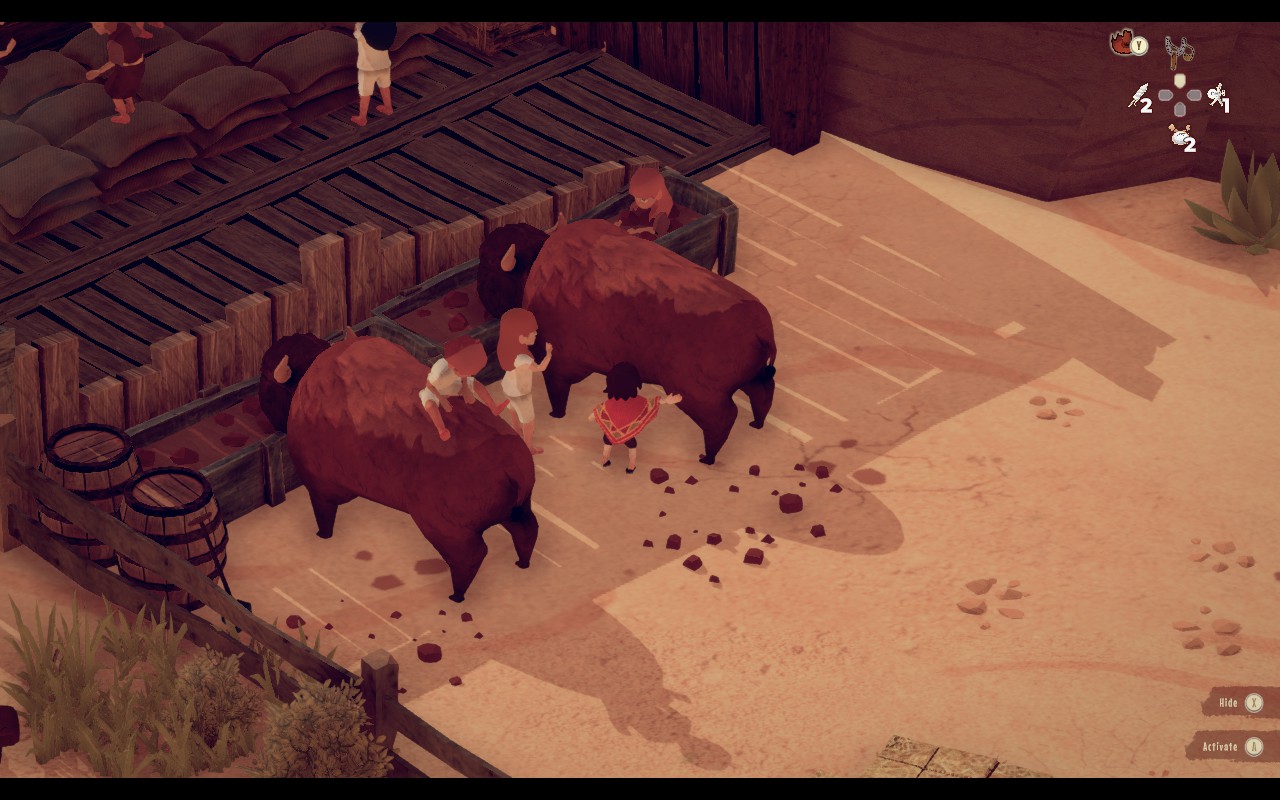This screenshot has width=1280, height=800.
Task: Select the wind-up toy item icon
Action: 1216,96
